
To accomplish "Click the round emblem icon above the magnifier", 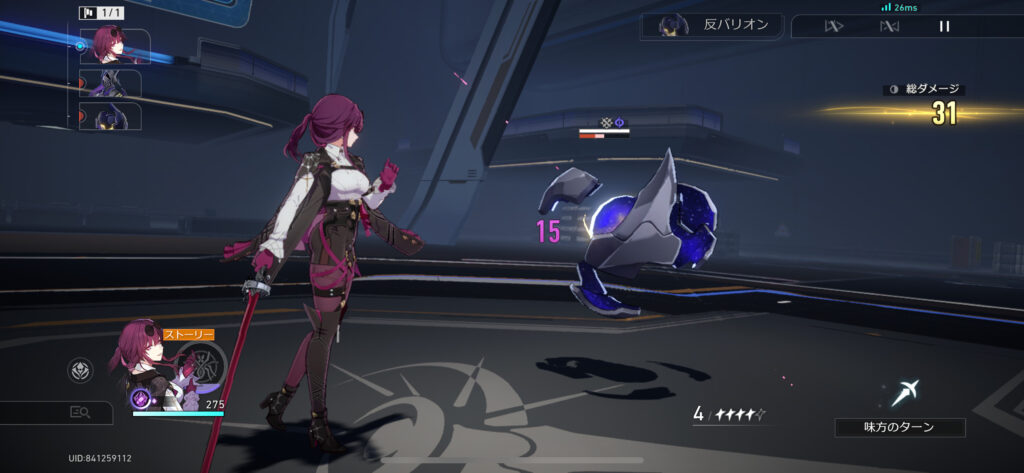I will coord(80,371).
